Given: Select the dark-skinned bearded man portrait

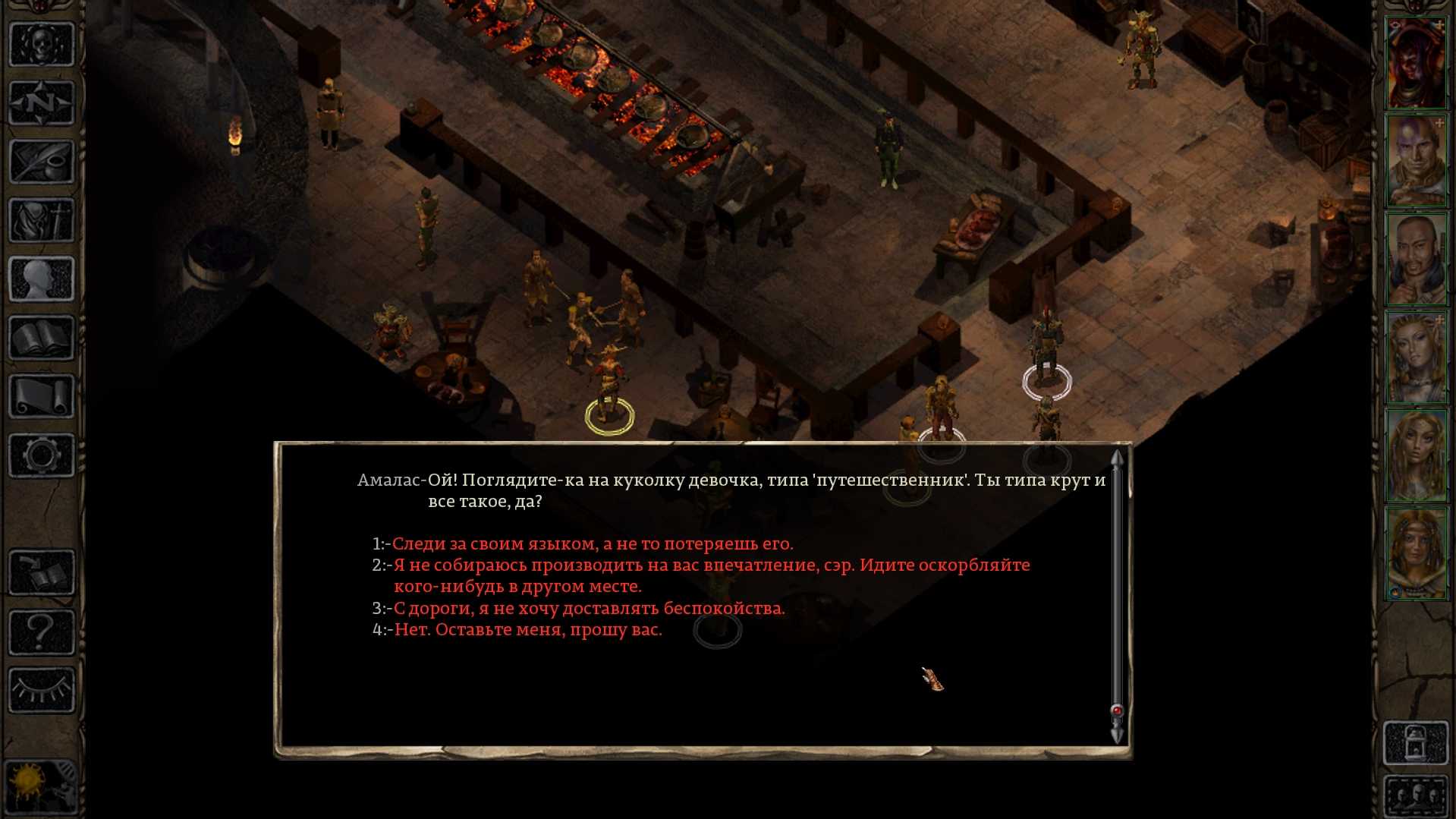Looking at the screenshot, I should click(x=1416, y=259).
